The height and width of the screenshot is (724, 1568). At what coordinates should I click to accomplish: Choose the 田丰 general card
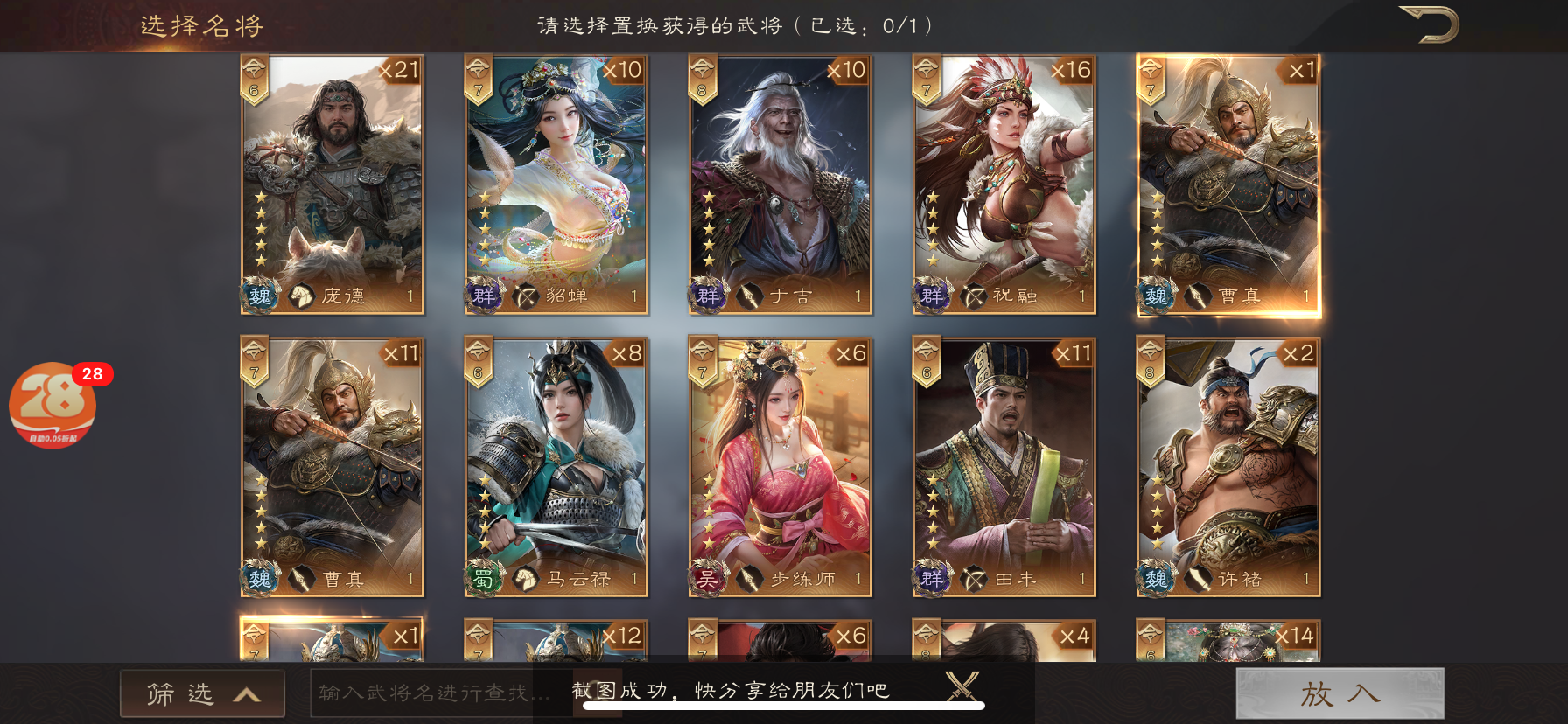coord(1004,467)
